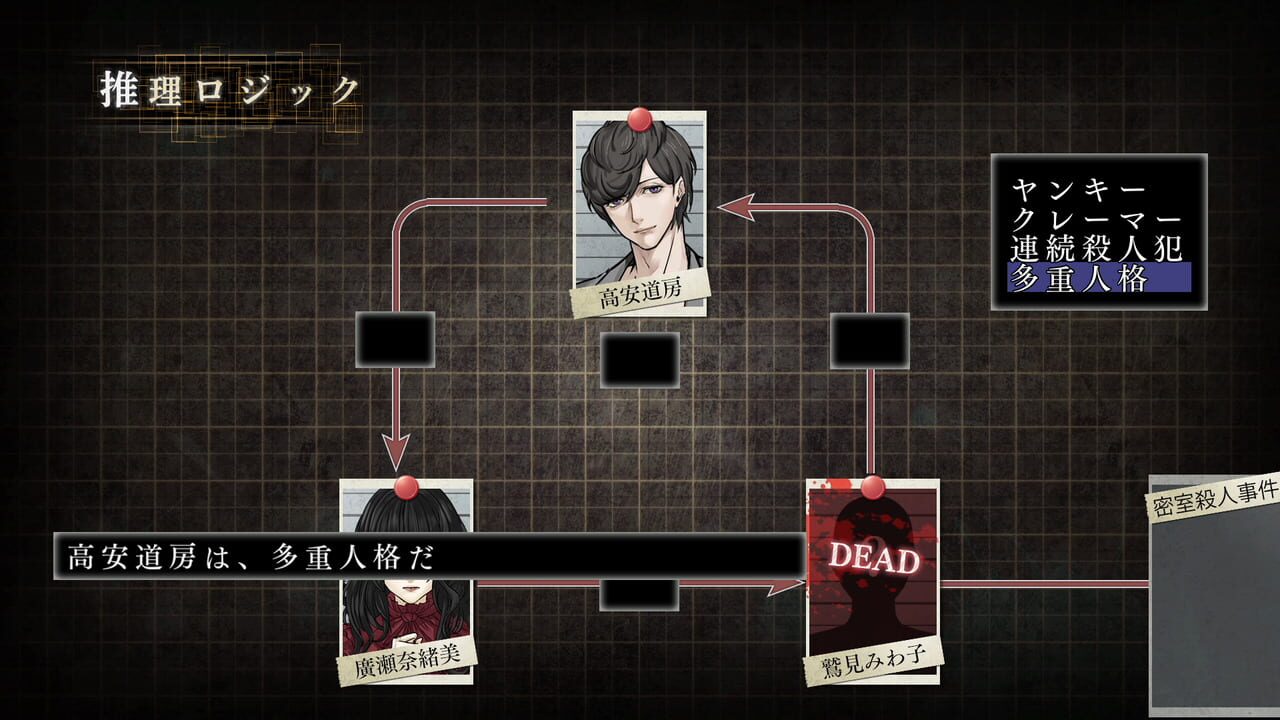Click the pushpin atop 廣瀬奈緒美's portrait

coord(407,486)
